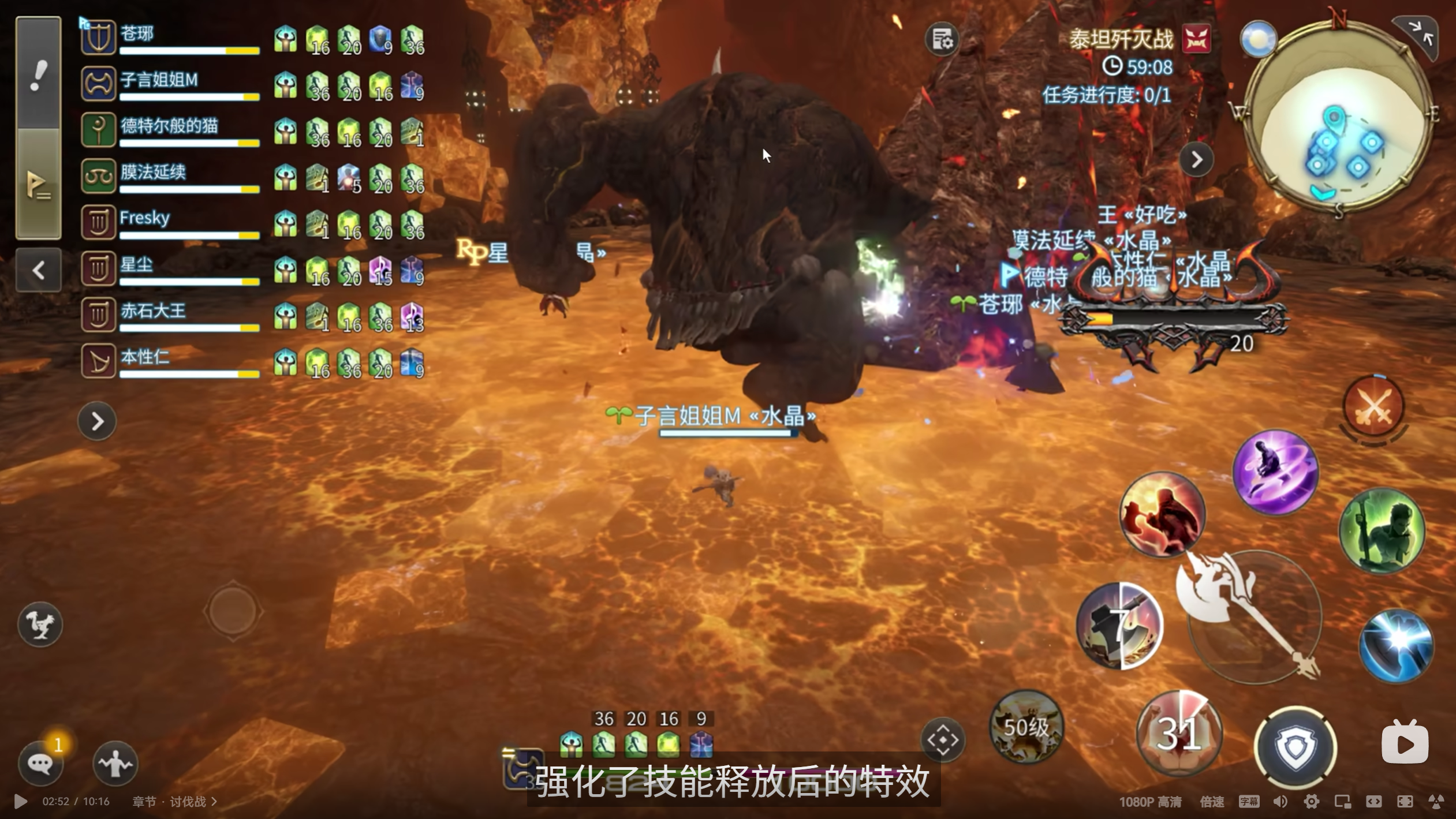Use the green warrior stance ability
The height and width of the screenshot is (819, 1456).
coord(1382,530)
